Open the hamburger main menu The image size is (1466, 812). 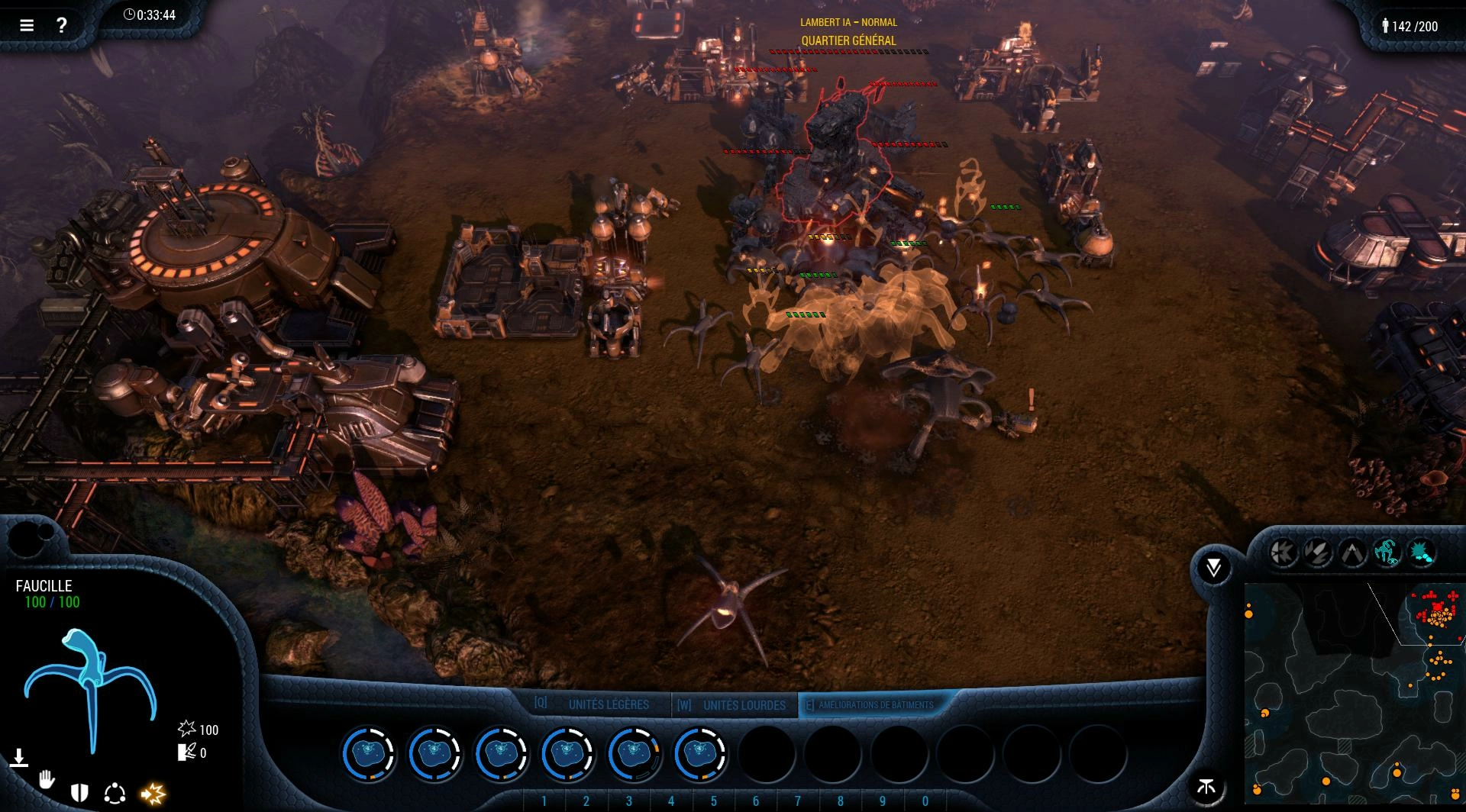pyautogui.click(x=27, y=25)
